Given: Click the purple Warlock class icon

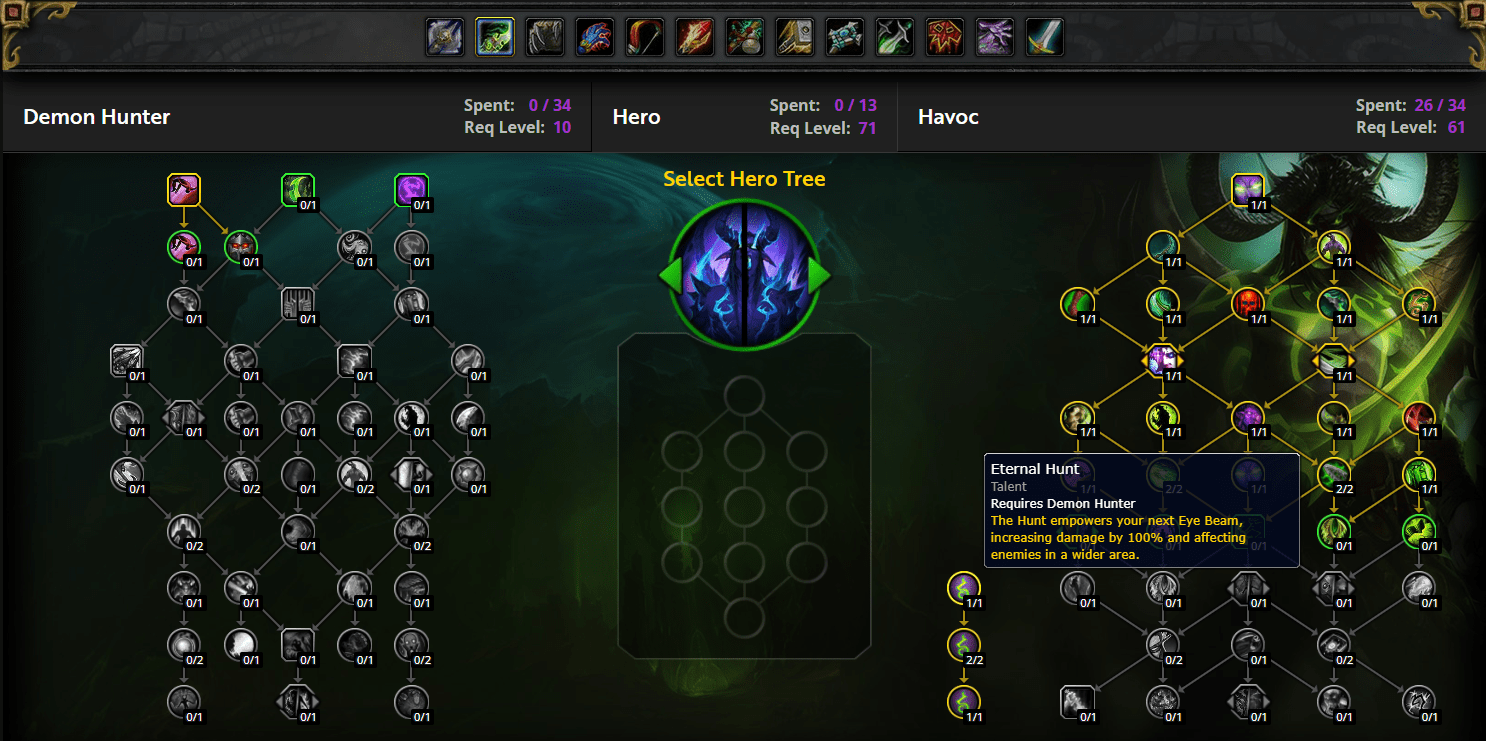Looking at the screenshot, I should coord(993,36).
